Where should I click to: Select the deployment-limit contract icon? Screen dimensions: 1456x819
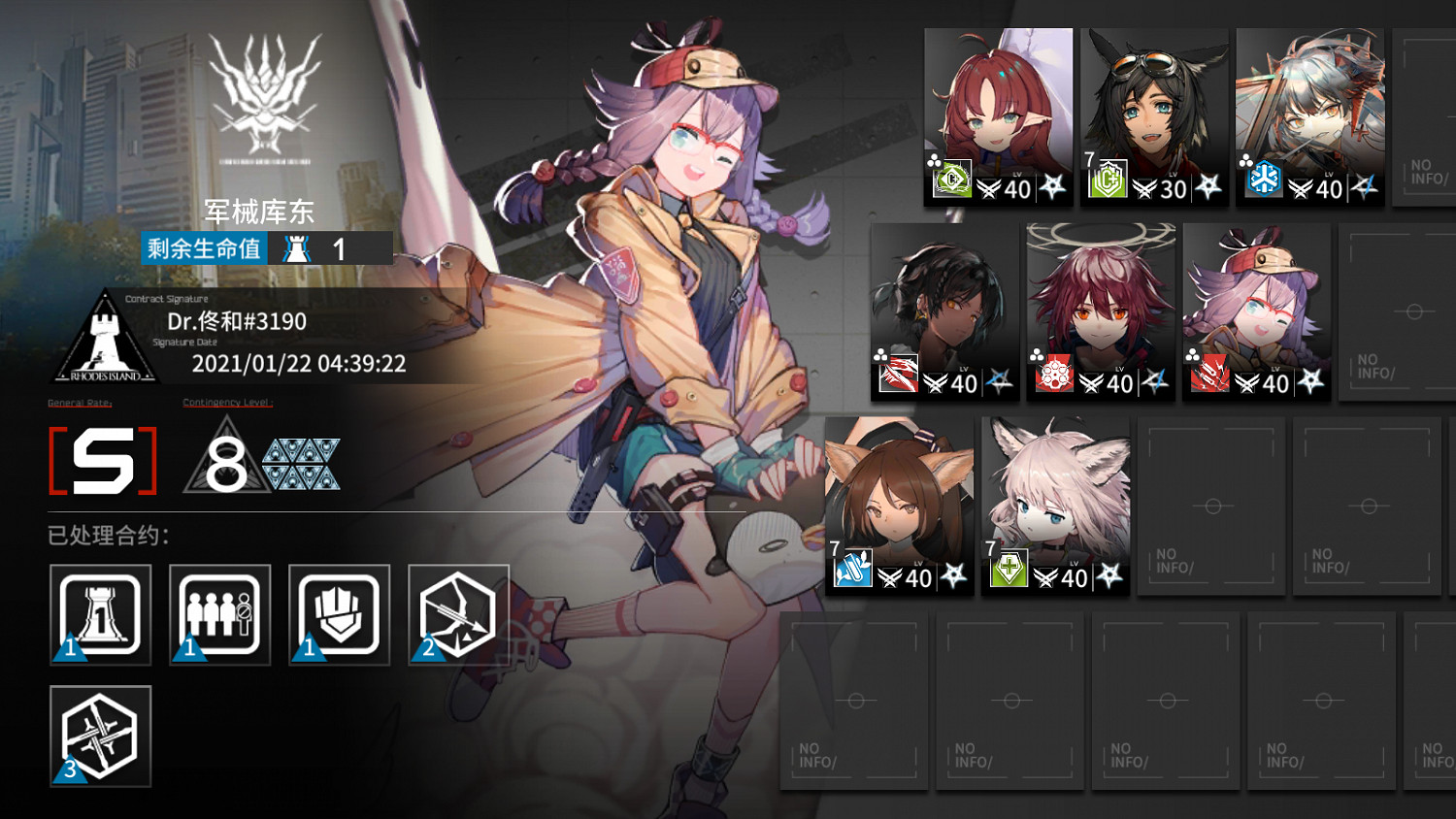(219, 615)
